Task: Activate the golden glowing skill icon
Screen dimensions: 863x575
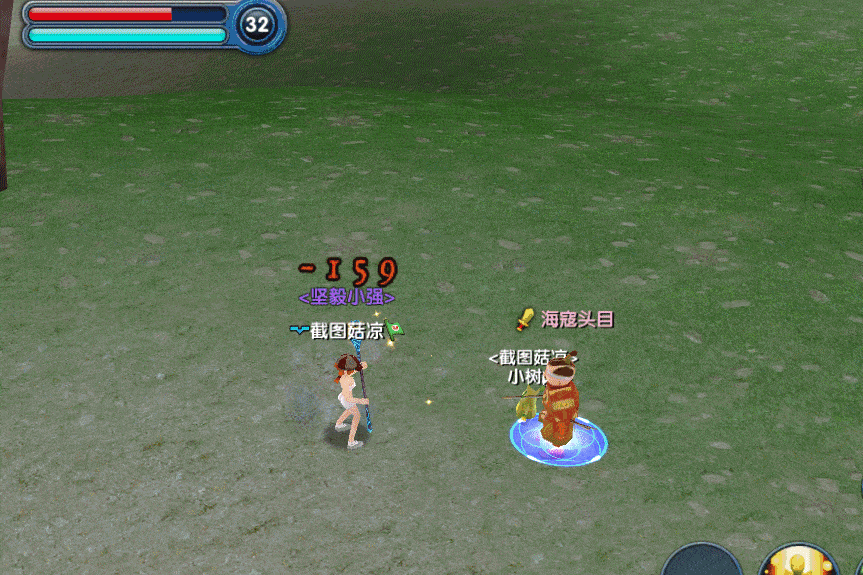Action: pyautogui.click(x=798, y=562)
